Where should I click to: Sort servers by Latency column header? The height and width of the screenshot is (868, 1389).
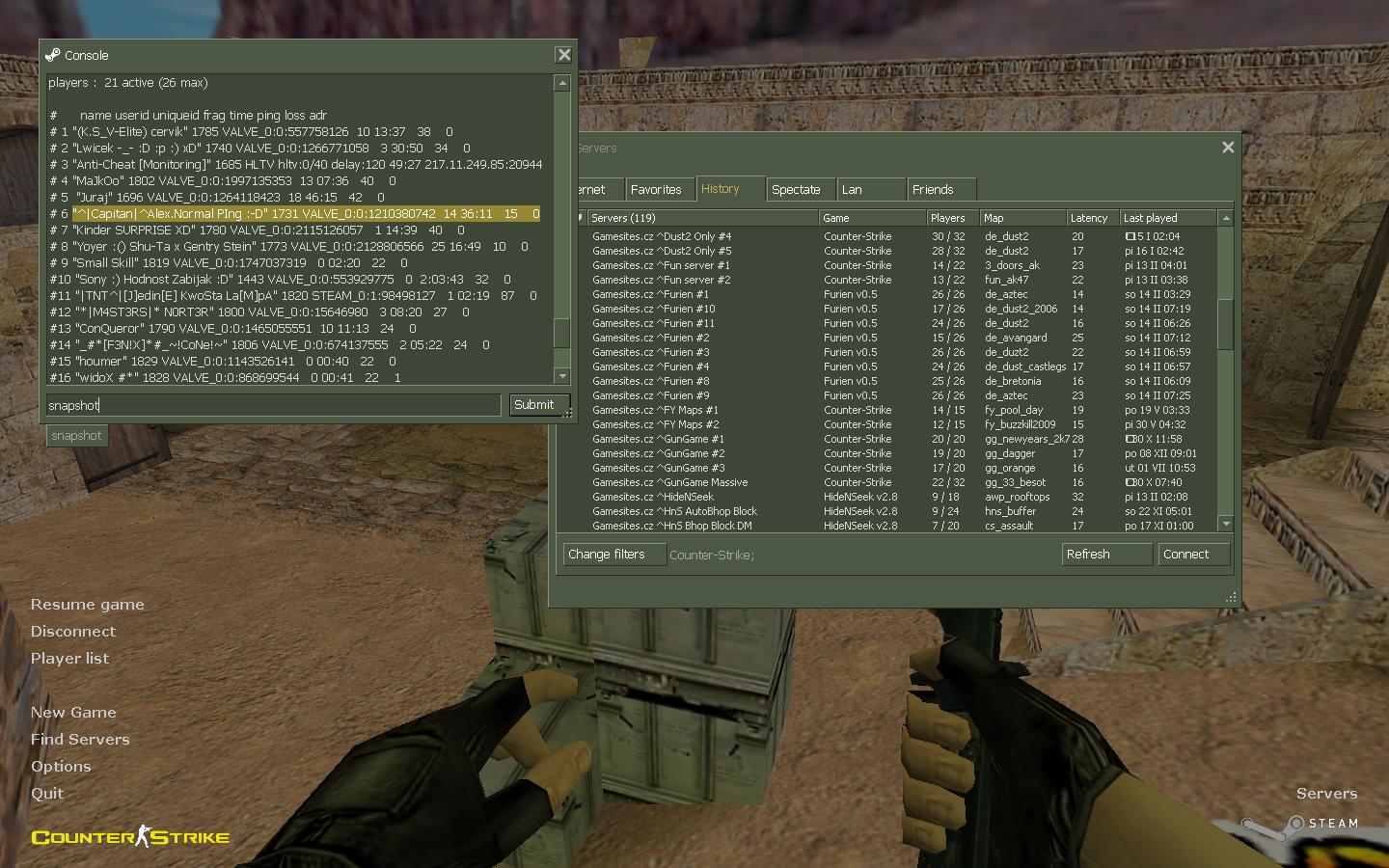1090,218
